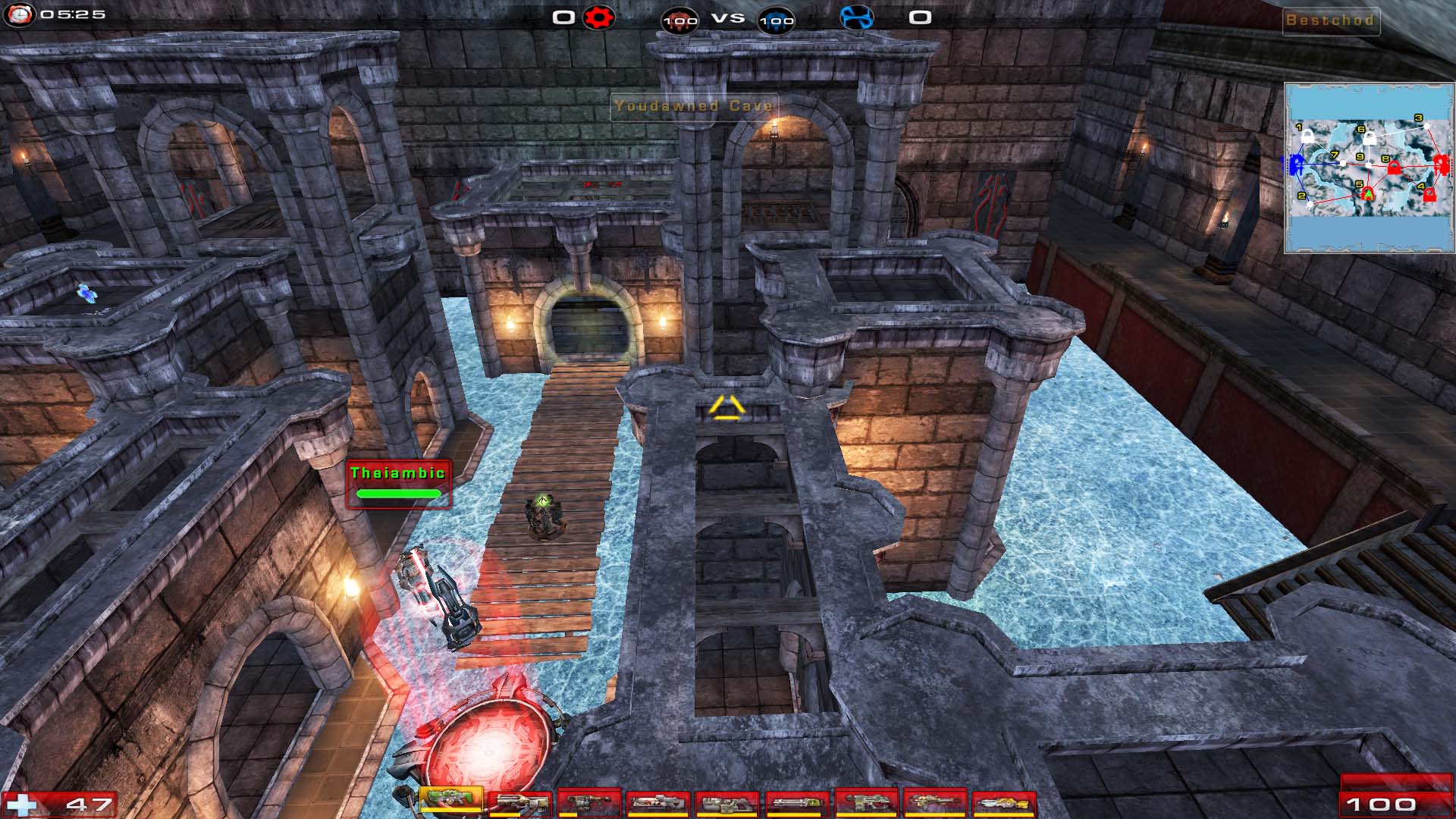1456x819 pixels.
Task: Select locked node 6 on the minimap
Action: click(x=1370, y=140)
